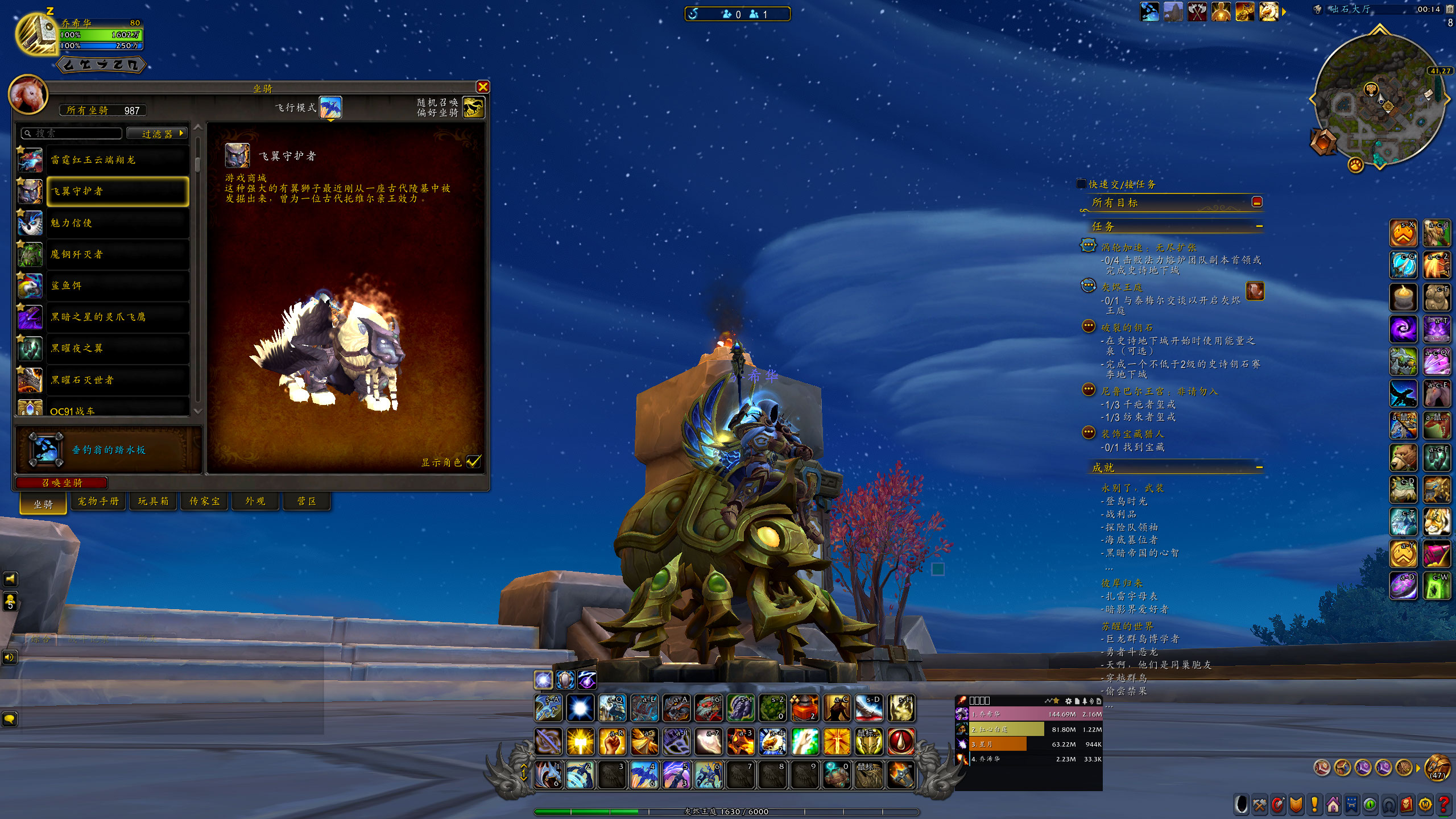Switch to the 宠物手册 tab
The width and height of the screenshot is (1456, 819).
[x=98, y=501]
